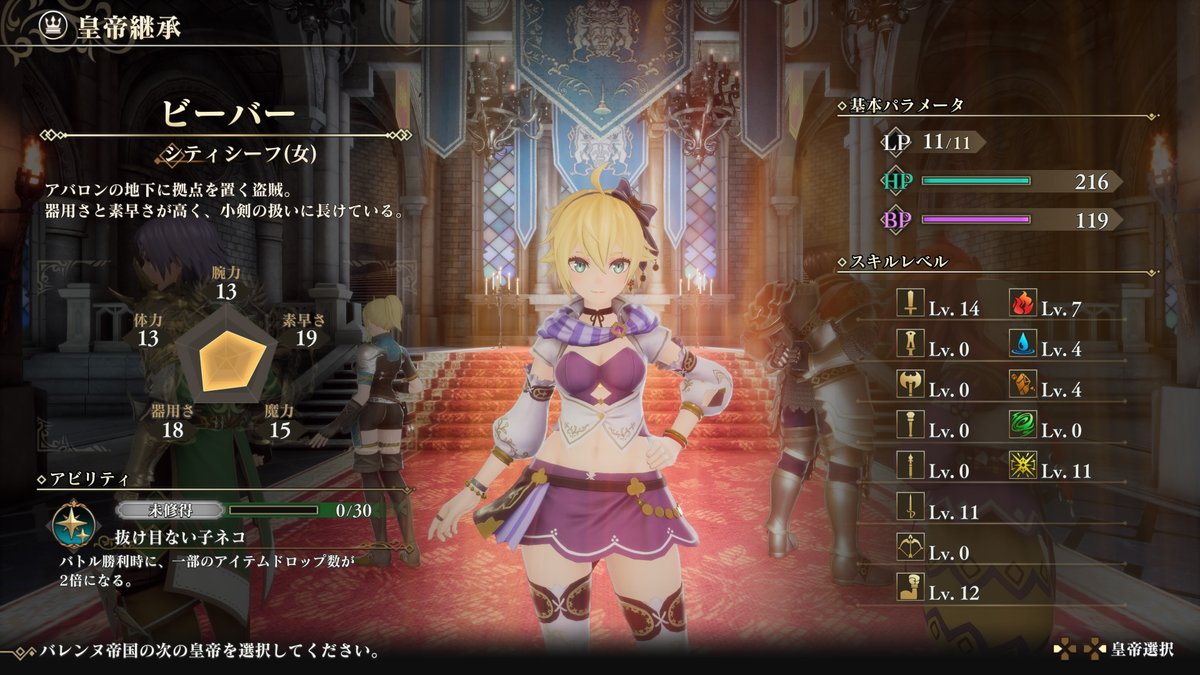Select the curved short sword skill icon

(911, 511)
